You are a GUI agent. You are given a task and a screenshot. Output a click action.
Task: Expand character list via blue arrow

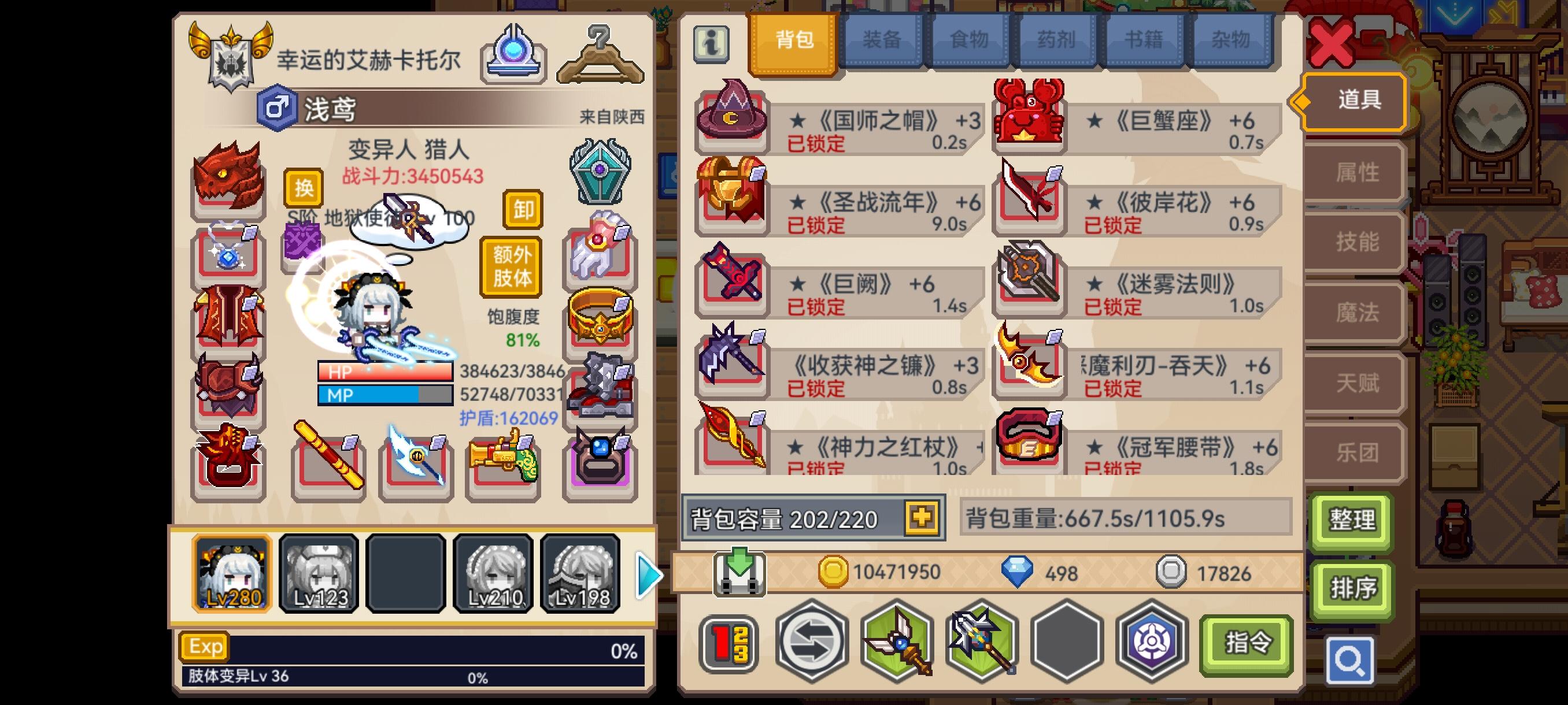648,574
